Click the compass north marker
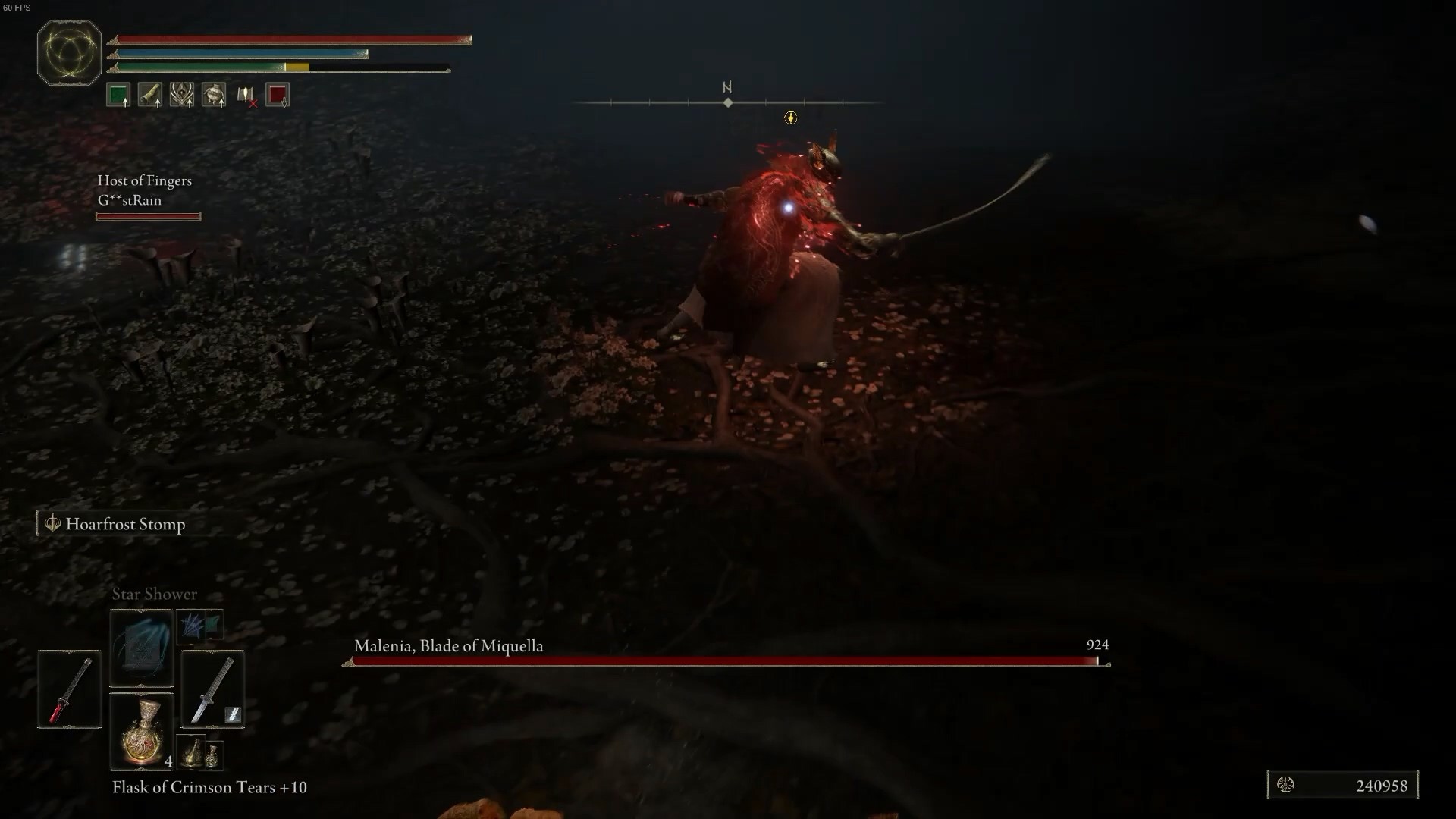Image resolution: width=1456 pixels, height=819 pixels. point(727,88)
